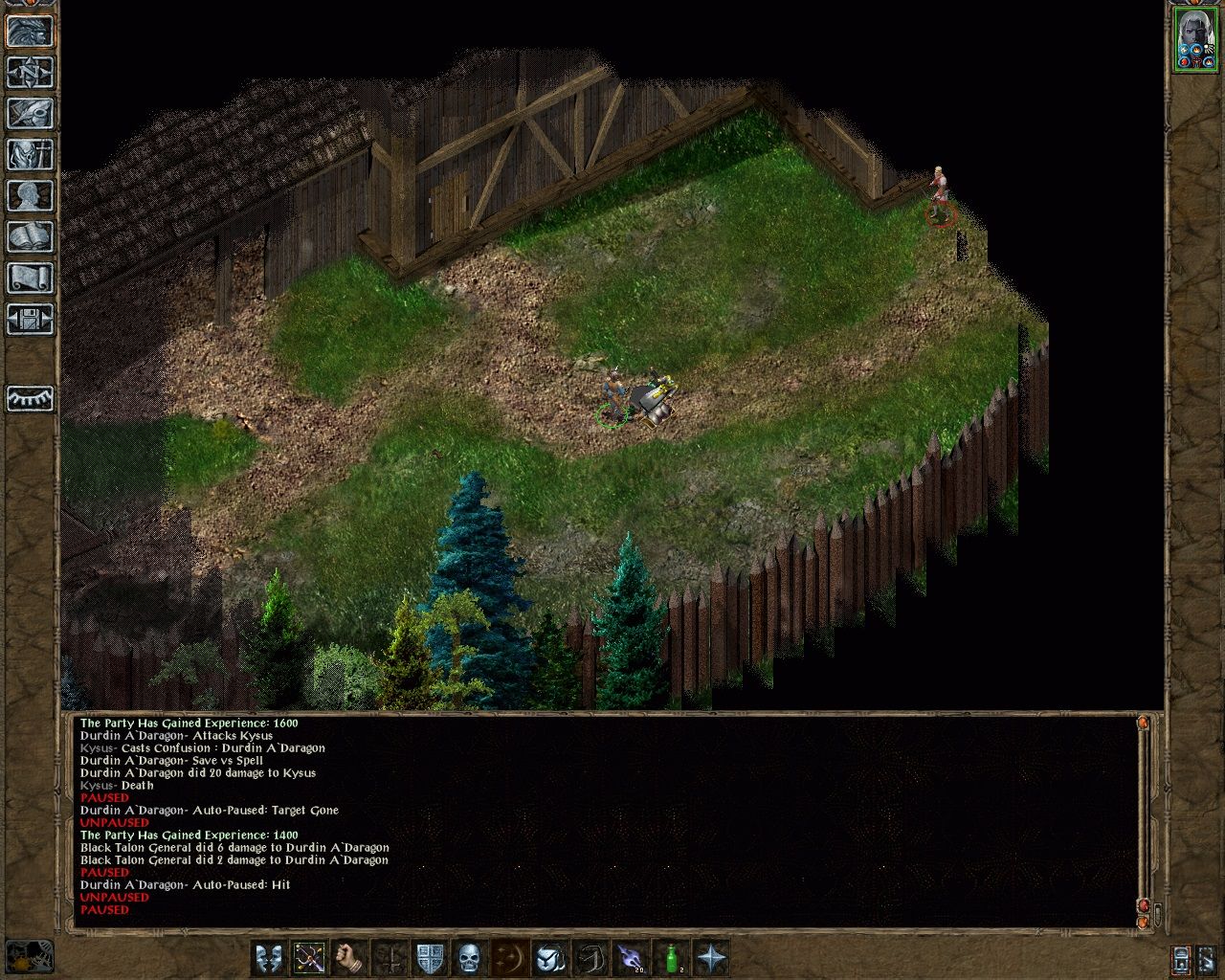Enter stealth using the twin masks icon
1225x980 pixels.
(x=270, y=957)
